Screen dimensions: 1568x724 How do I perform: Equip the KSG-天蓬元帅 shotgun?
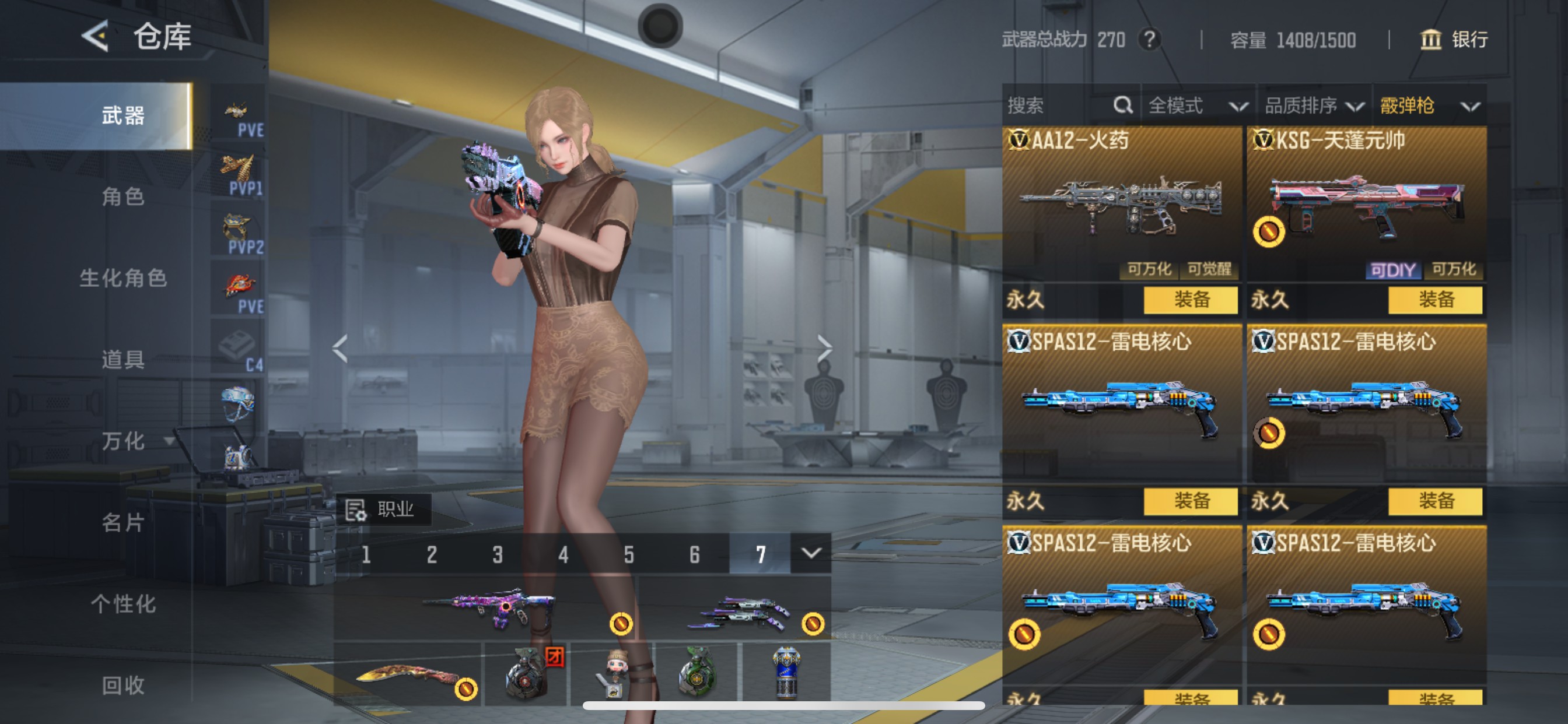[x=1434, y=299]
